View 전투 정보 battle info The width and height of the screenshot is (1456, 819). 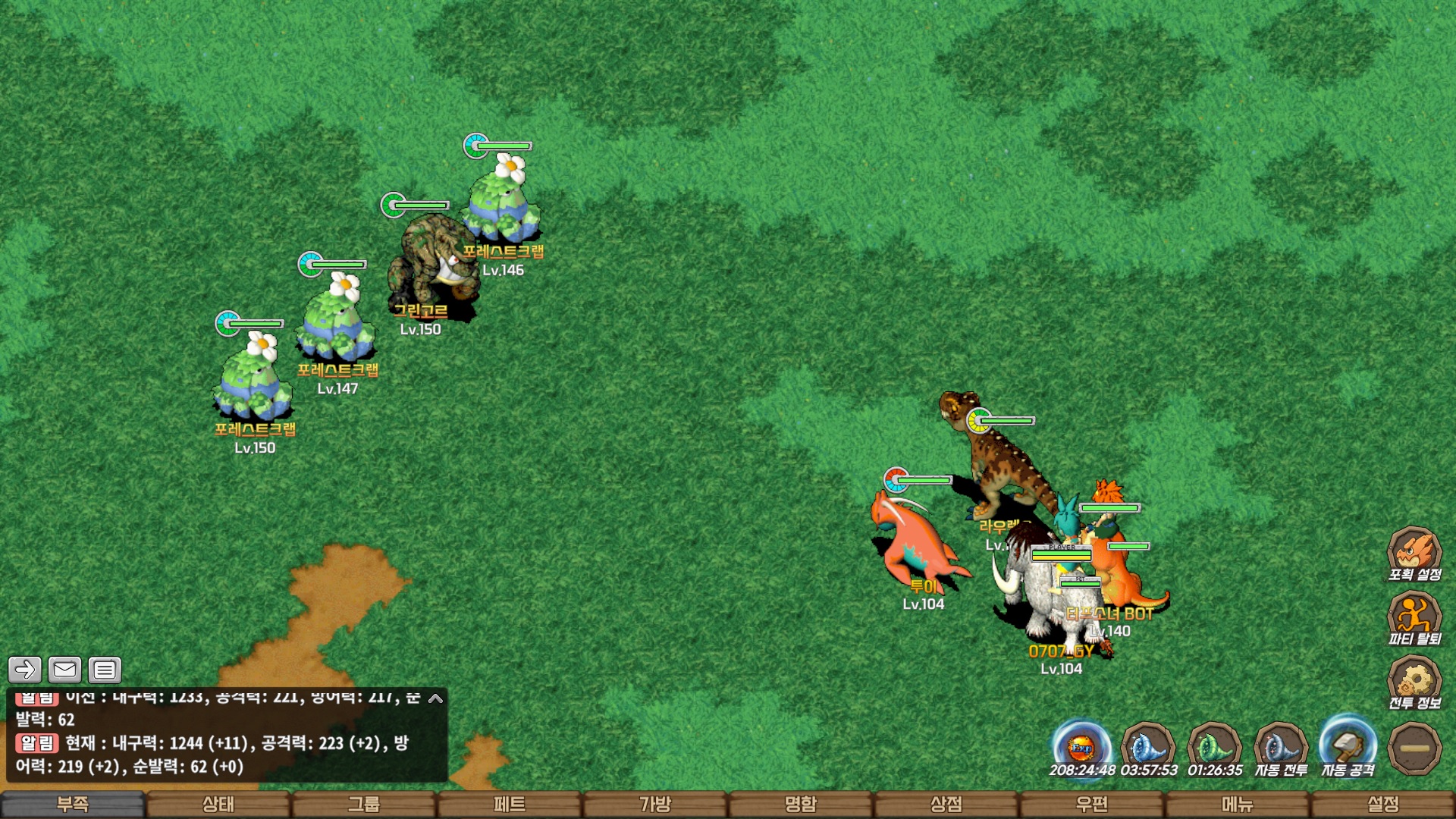[1414, 681]
